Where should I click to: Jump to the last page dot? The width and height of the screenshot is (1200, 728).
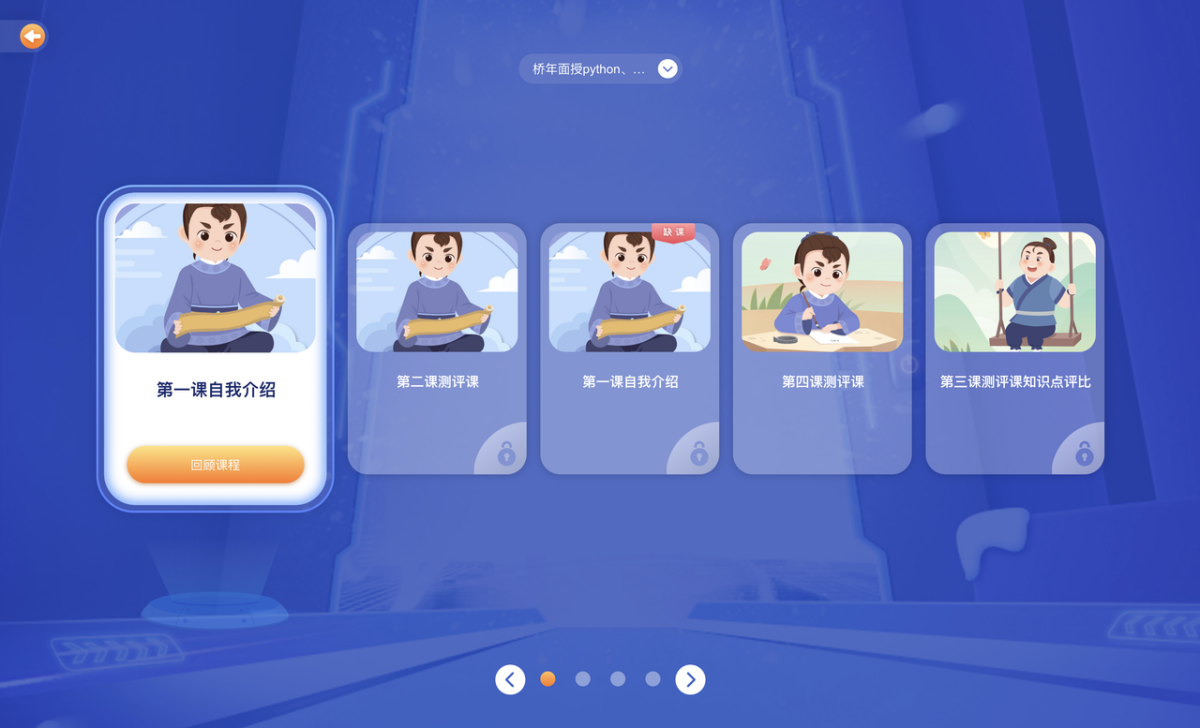(x=653, y=679)
